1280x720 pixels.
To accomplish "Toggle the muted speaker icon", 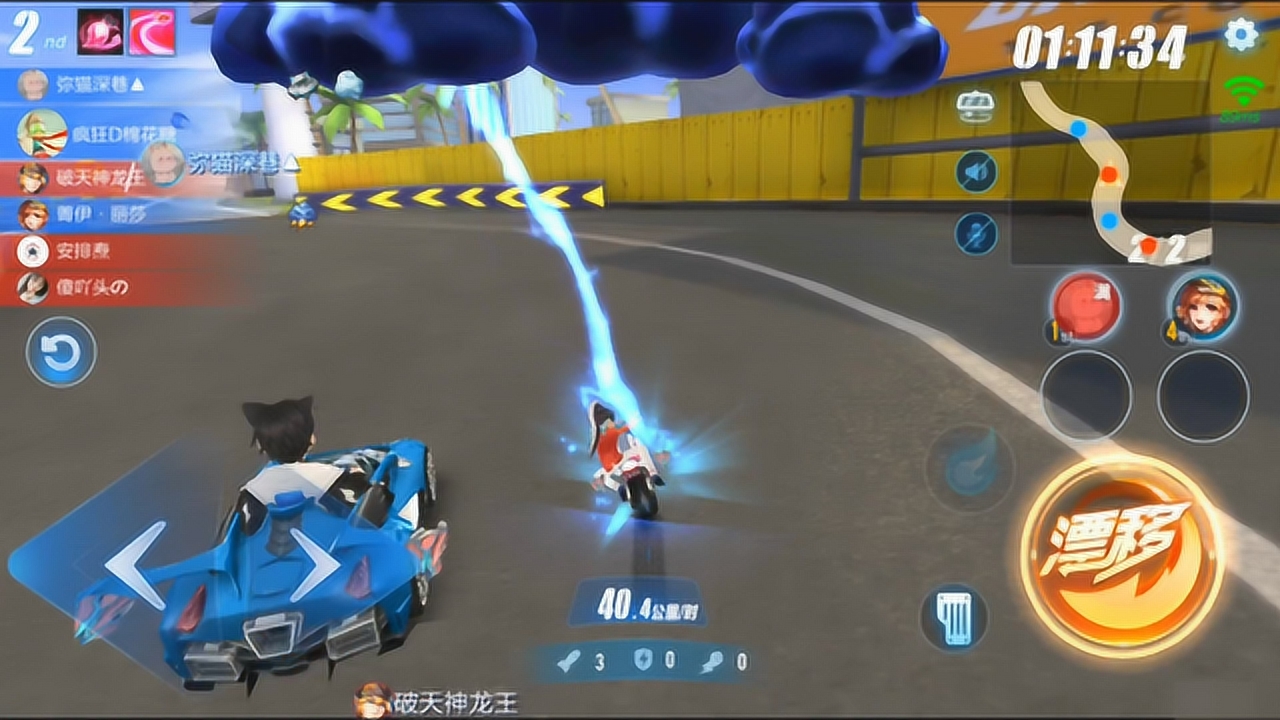I will [x=975, y=172].
